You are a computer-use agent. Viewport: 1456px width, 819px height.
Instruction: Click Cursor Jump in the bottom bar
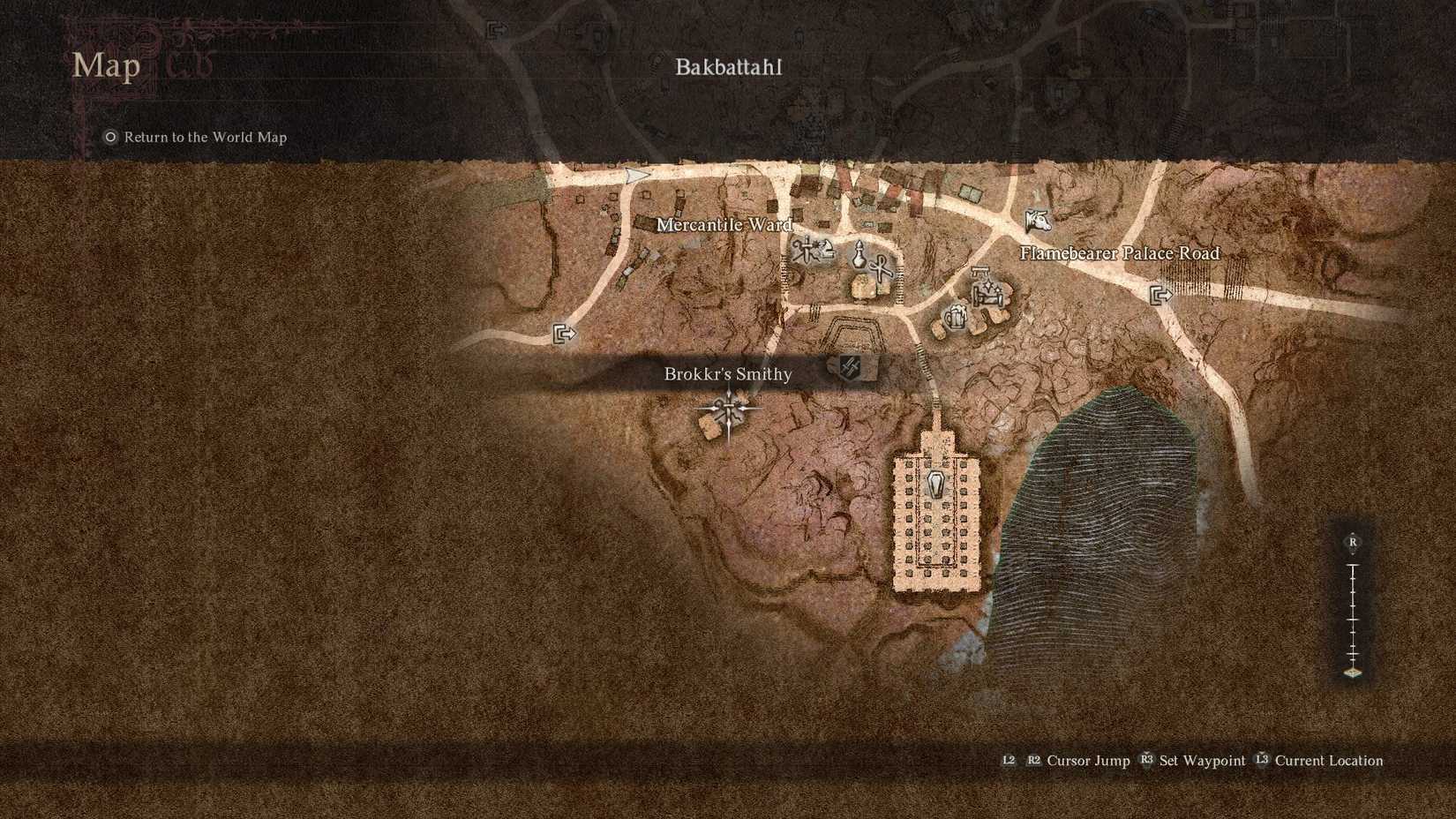click(x=1092, y=760)
